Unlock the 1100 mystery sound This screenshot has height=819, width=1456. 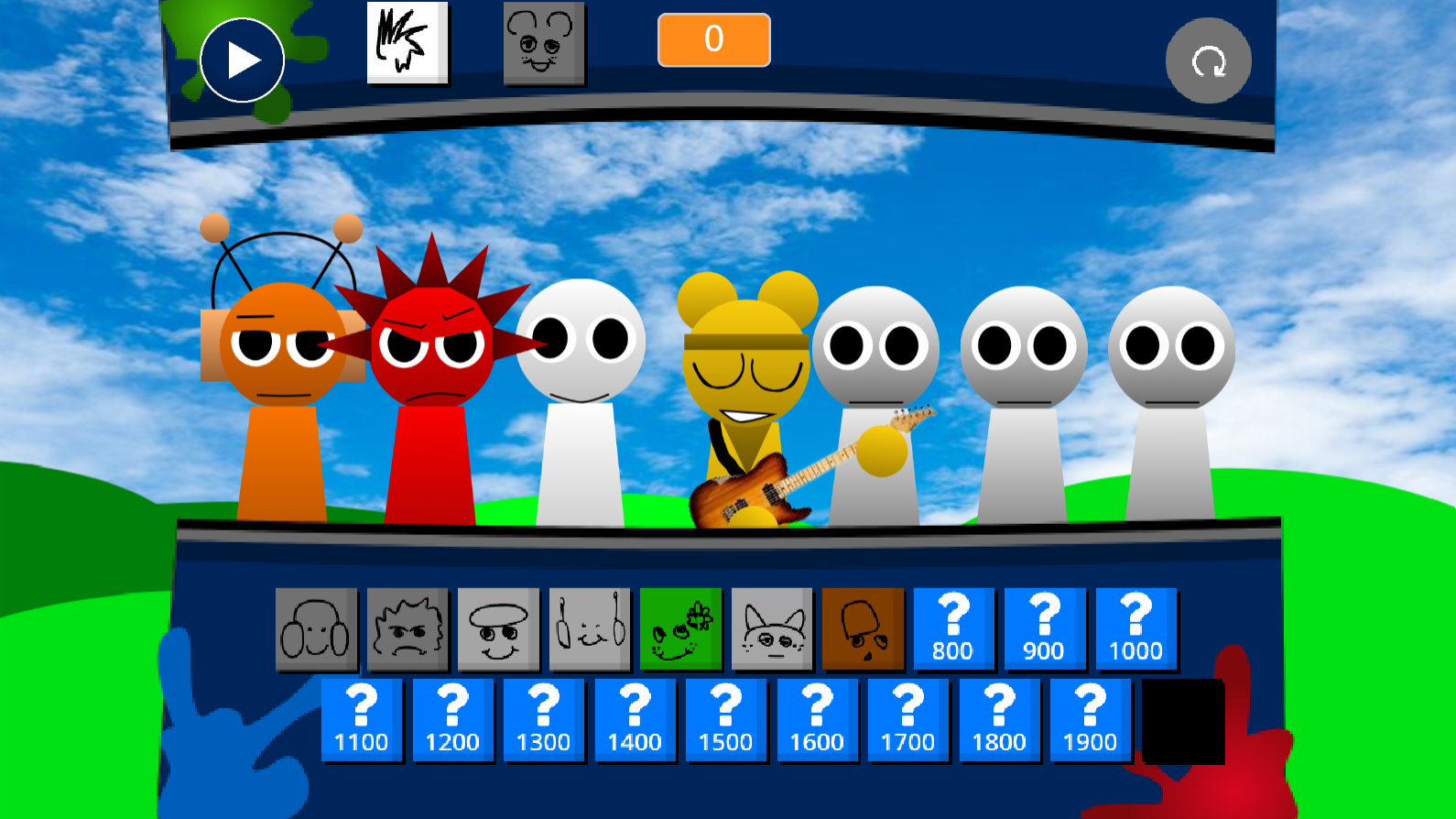362,720
